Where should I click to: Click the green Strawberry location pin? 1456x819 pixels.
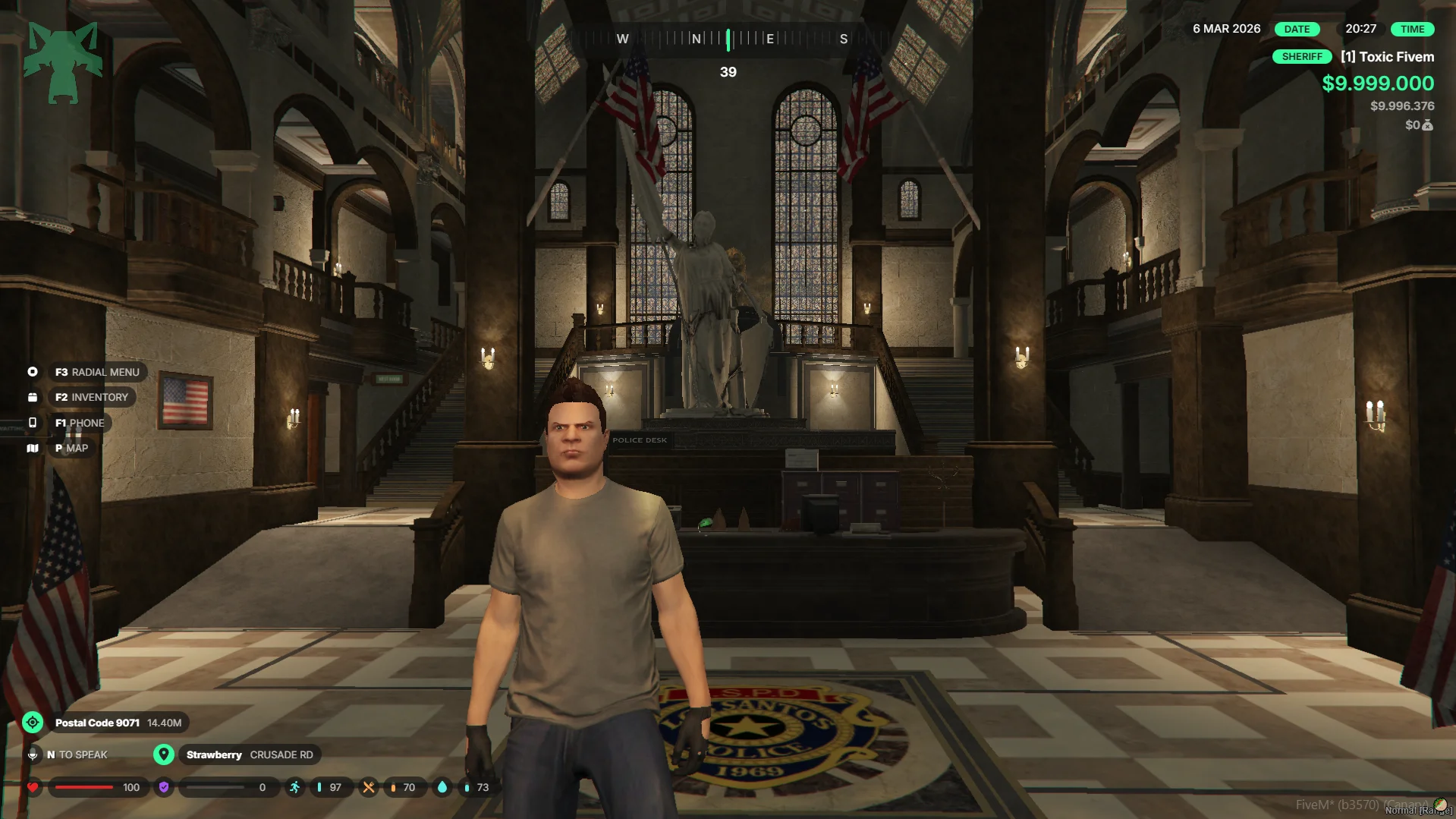pyautogui.click(x=163, y=754)
